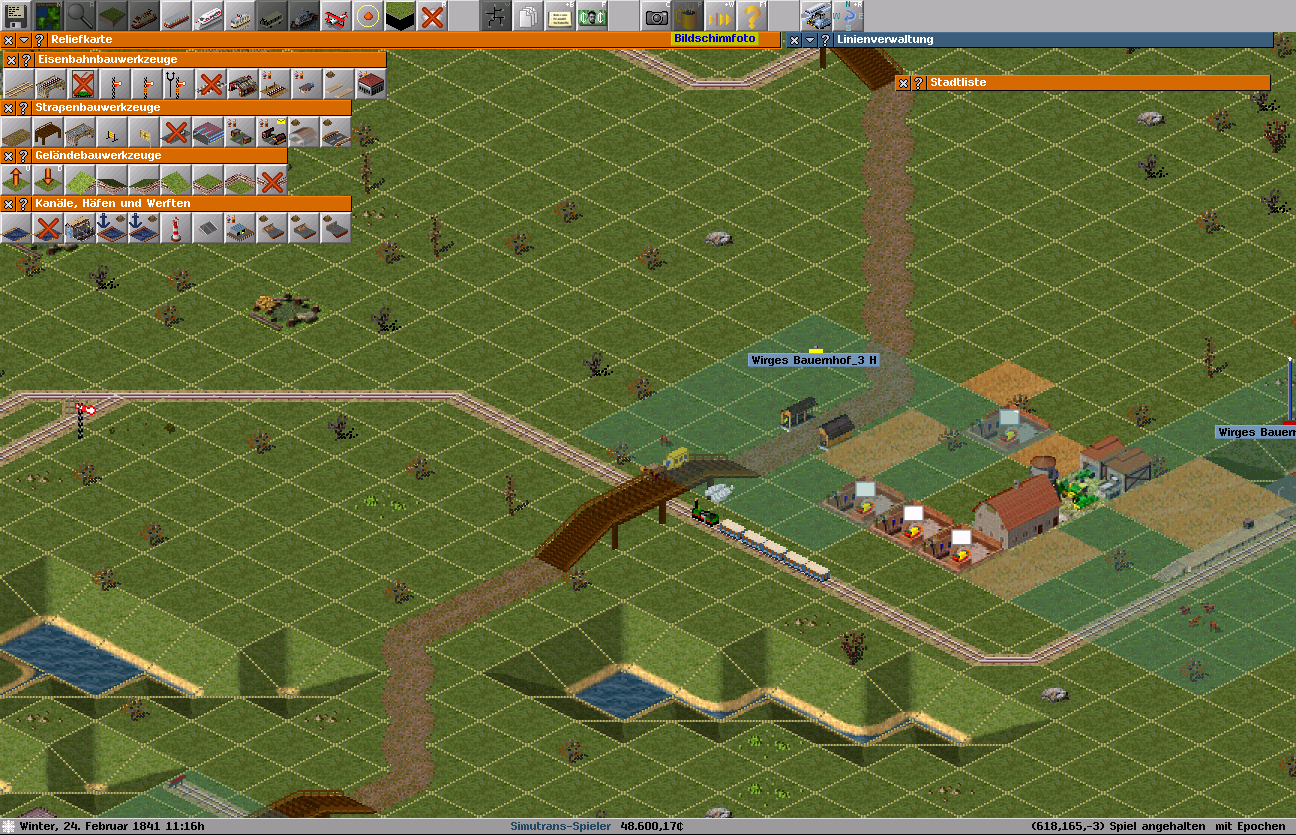Open help for Eisenbahnbauwerkzeuge toolbar
The image size is (1296, 835).
tap(27, 60)
